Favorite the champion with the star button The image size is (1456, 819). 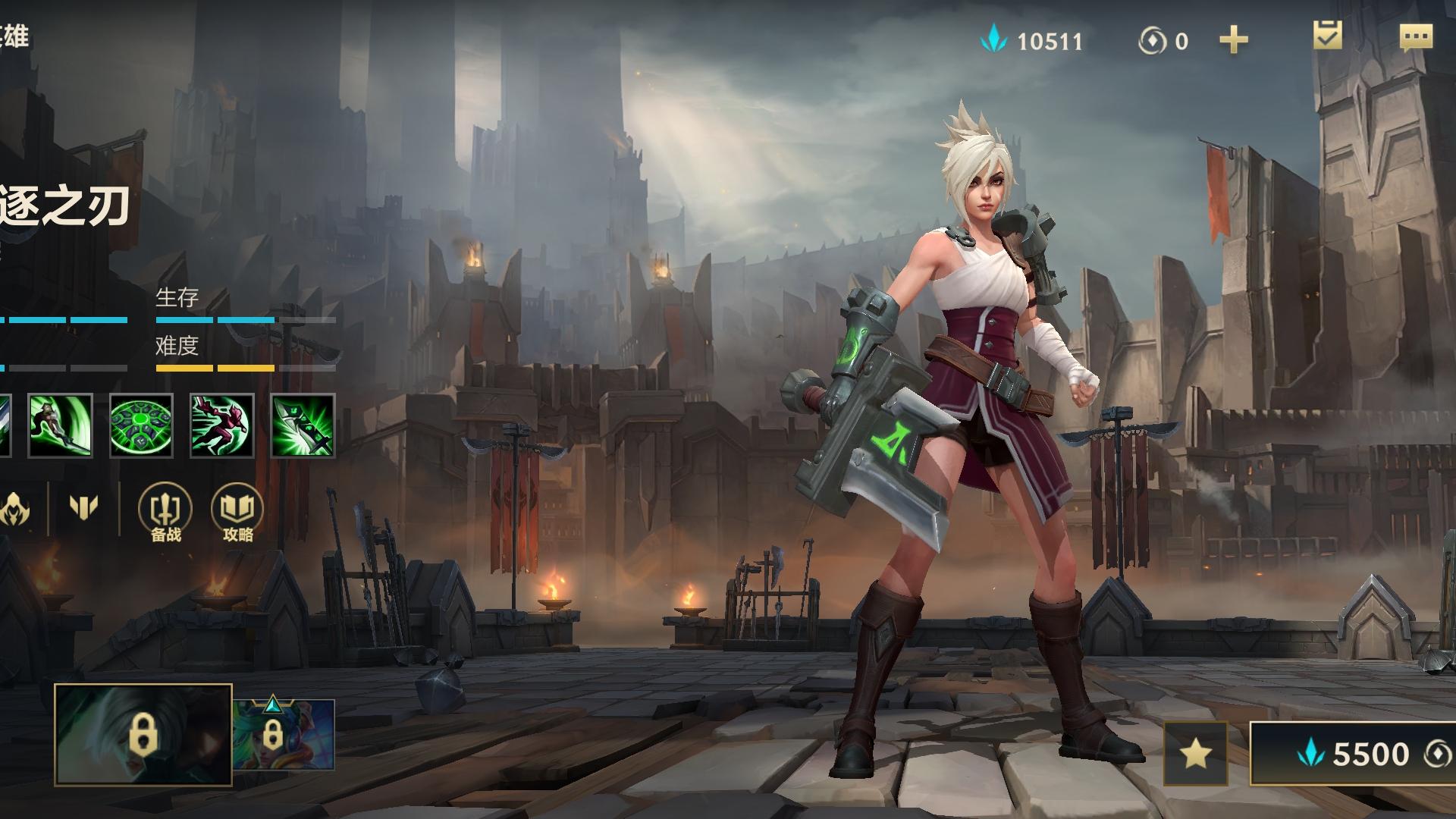(1195, 753)
